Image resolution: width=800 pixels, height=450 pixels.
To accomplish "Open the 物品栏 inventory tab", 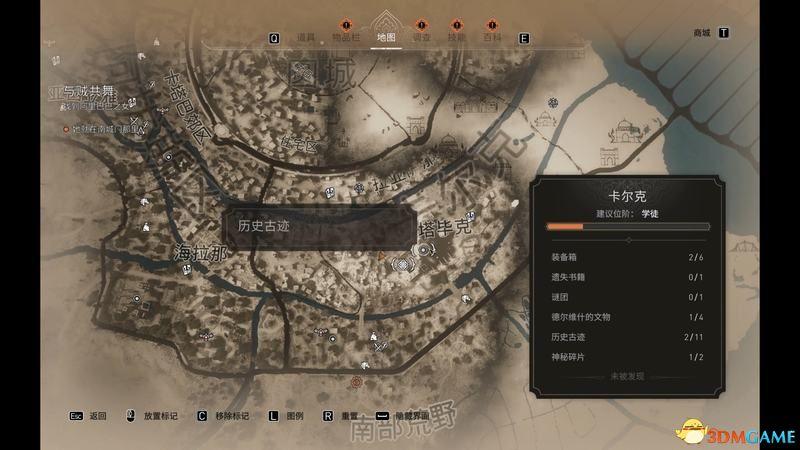I will click(x=346, y=38).
